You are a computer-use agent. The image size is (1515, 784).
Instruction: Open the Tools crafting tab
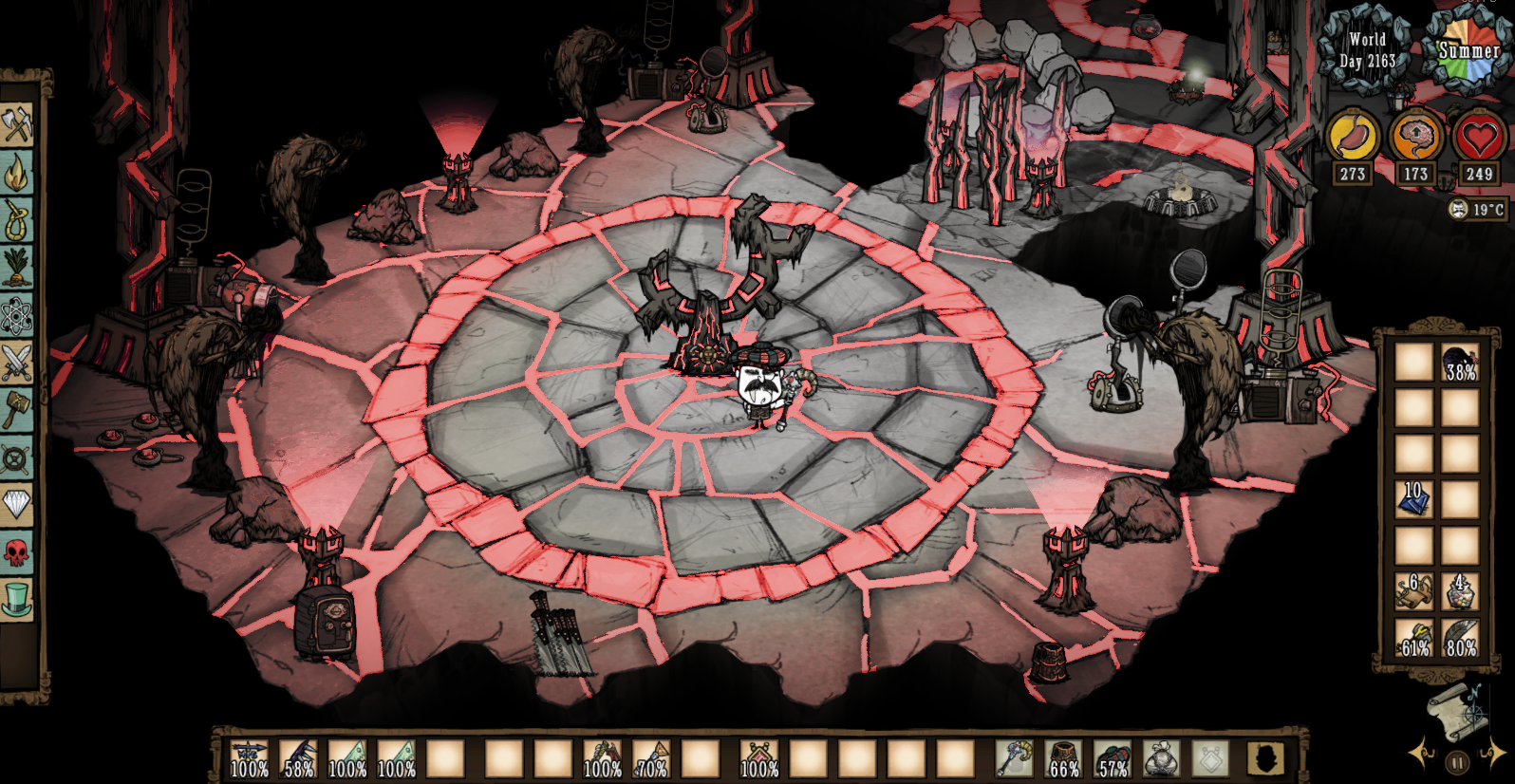coord(17,125)
